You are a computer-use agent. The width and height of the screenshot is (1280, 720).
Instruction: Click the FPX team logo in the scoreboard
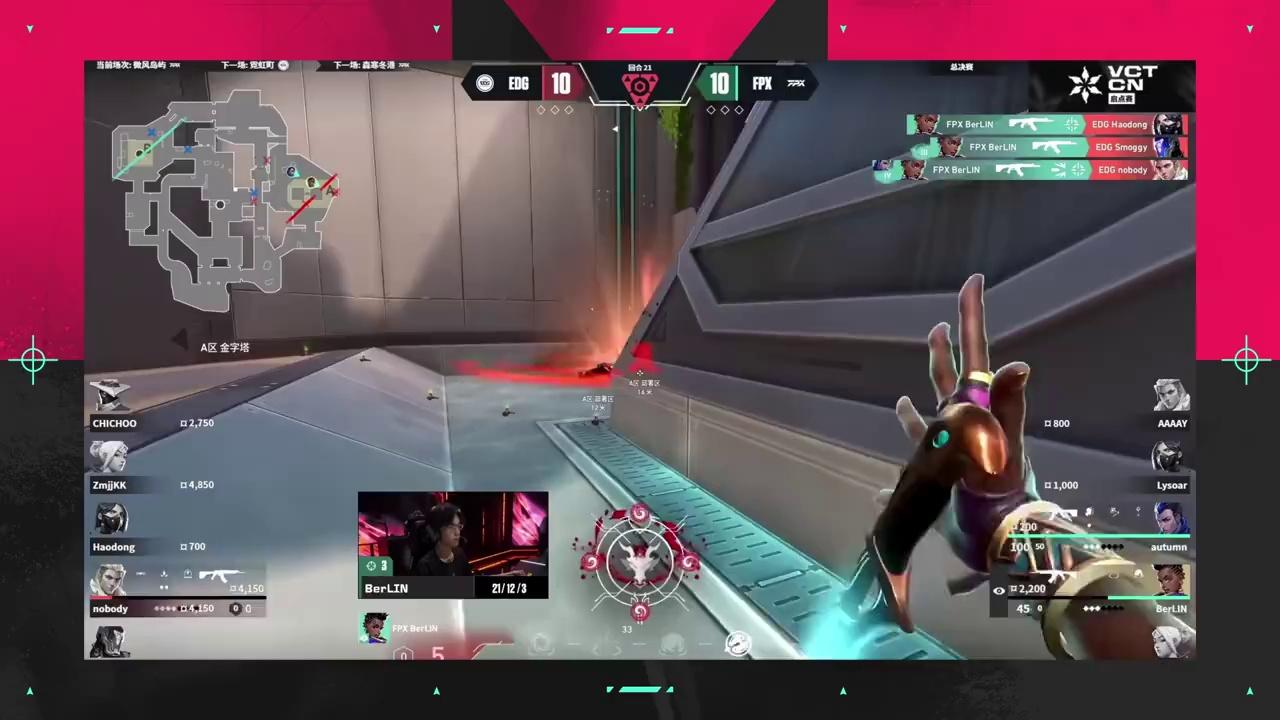click(796, 84)
